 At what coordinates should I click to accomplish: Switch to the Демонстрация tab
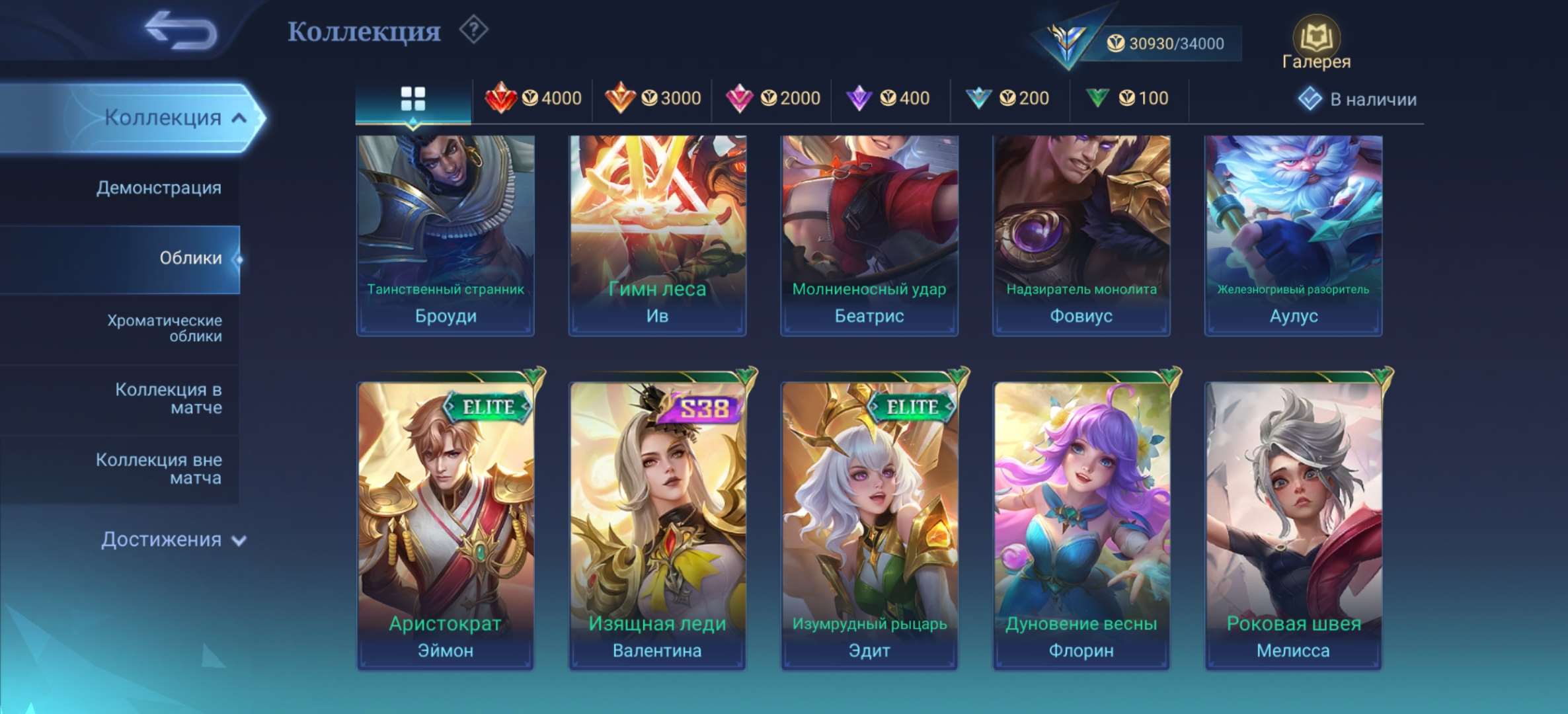[x=159, y=188]
